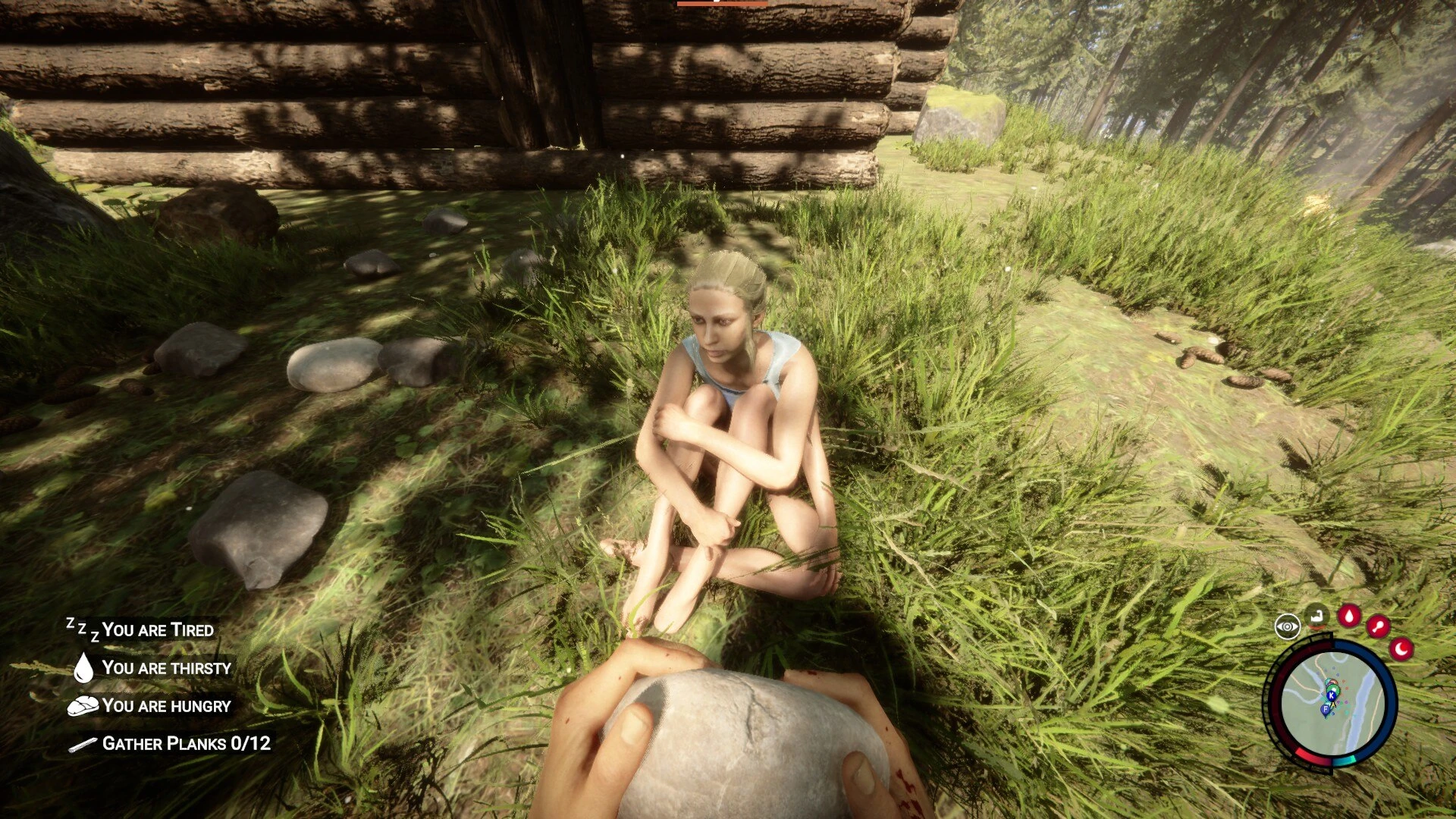
Task: Open the K waypoint marker on minimap
Action: pos(1331,695)
